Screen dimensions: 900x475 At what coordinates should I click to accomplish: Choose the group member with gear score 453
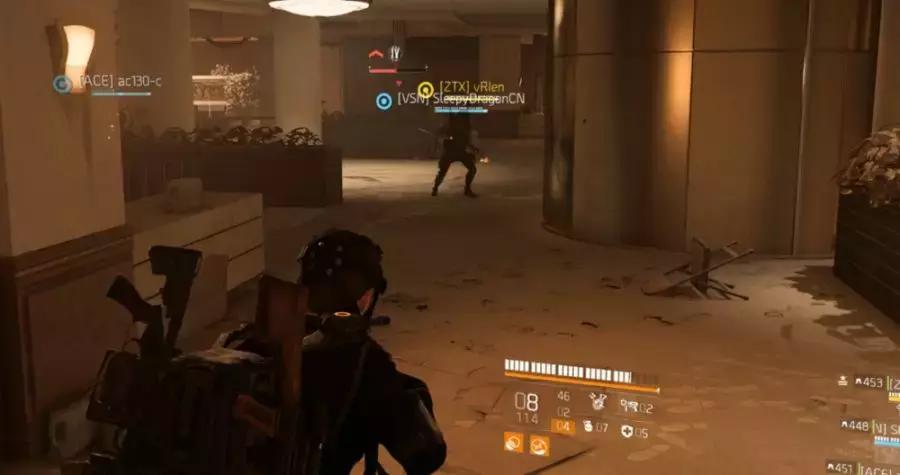(870, 382)
